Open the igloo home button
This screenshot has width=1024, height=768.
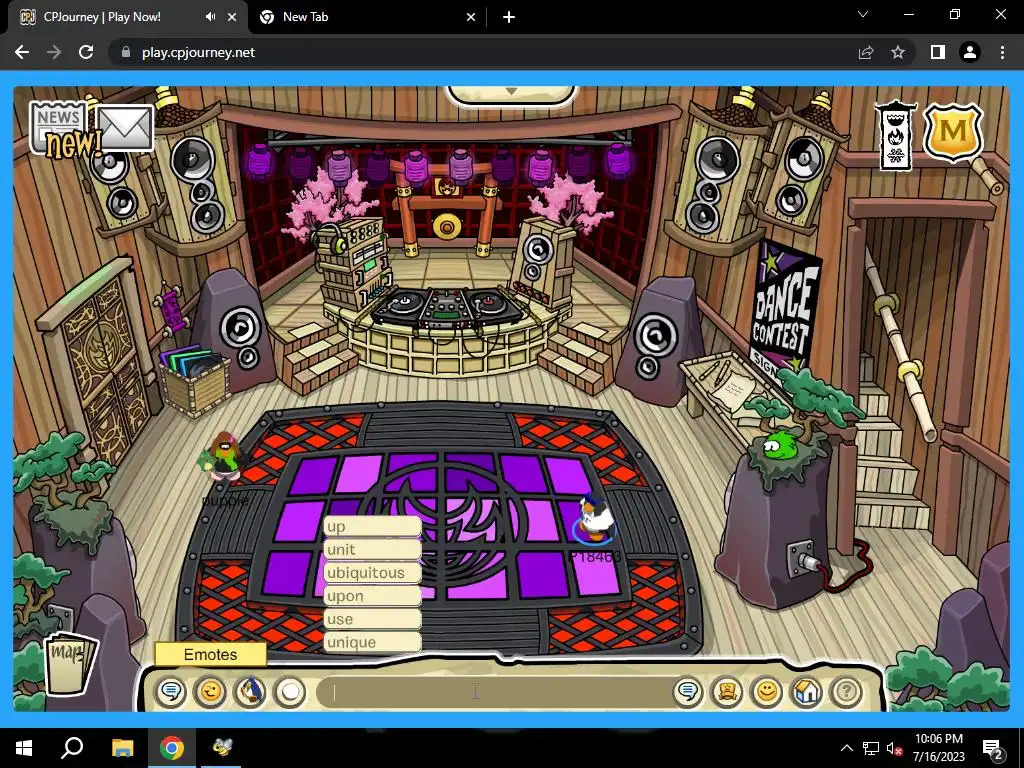(x=807, y=691)
